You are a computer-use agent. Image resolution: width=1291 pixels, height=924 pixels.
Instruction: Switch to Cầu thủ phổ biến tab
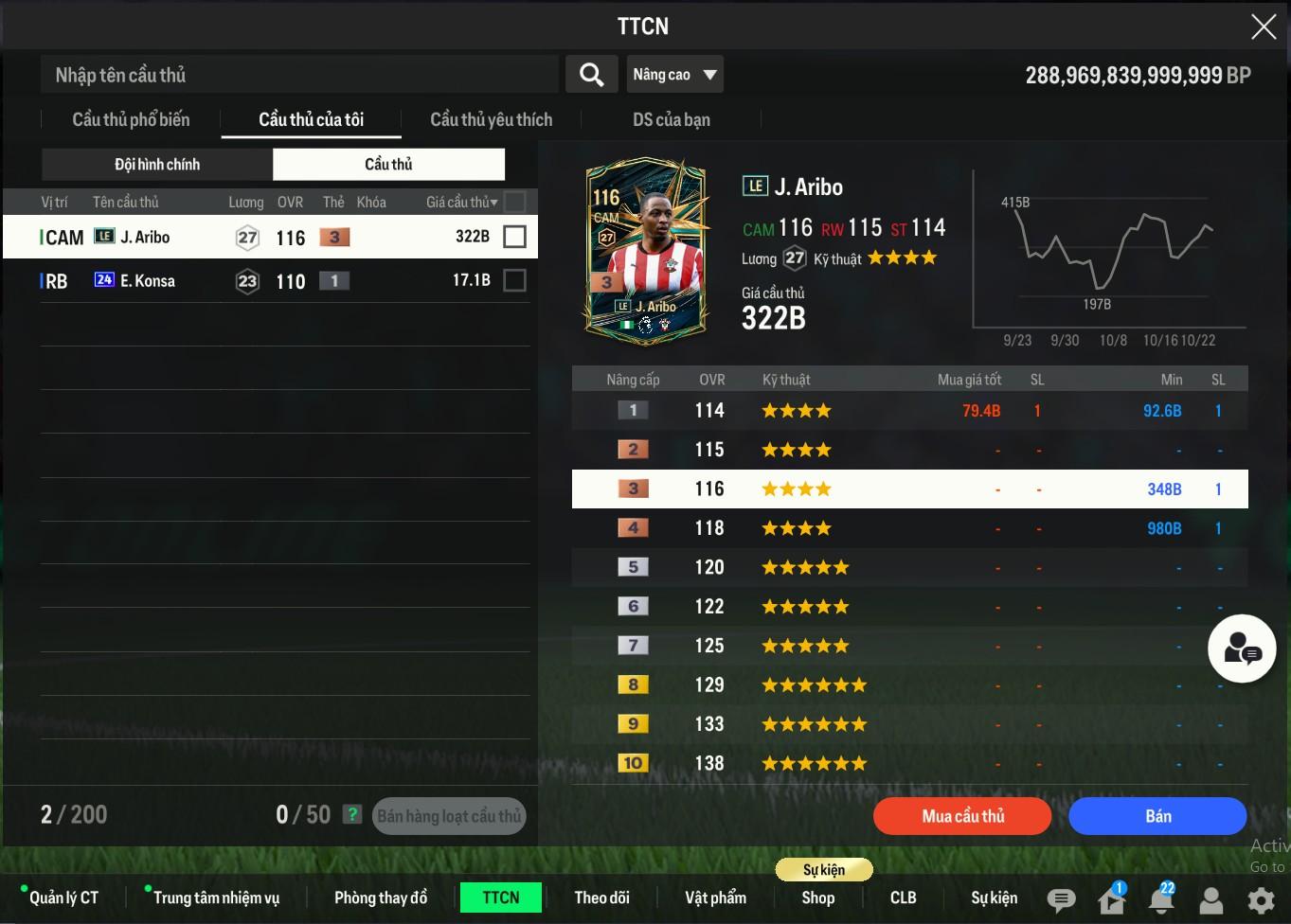(x=131, y=120)
